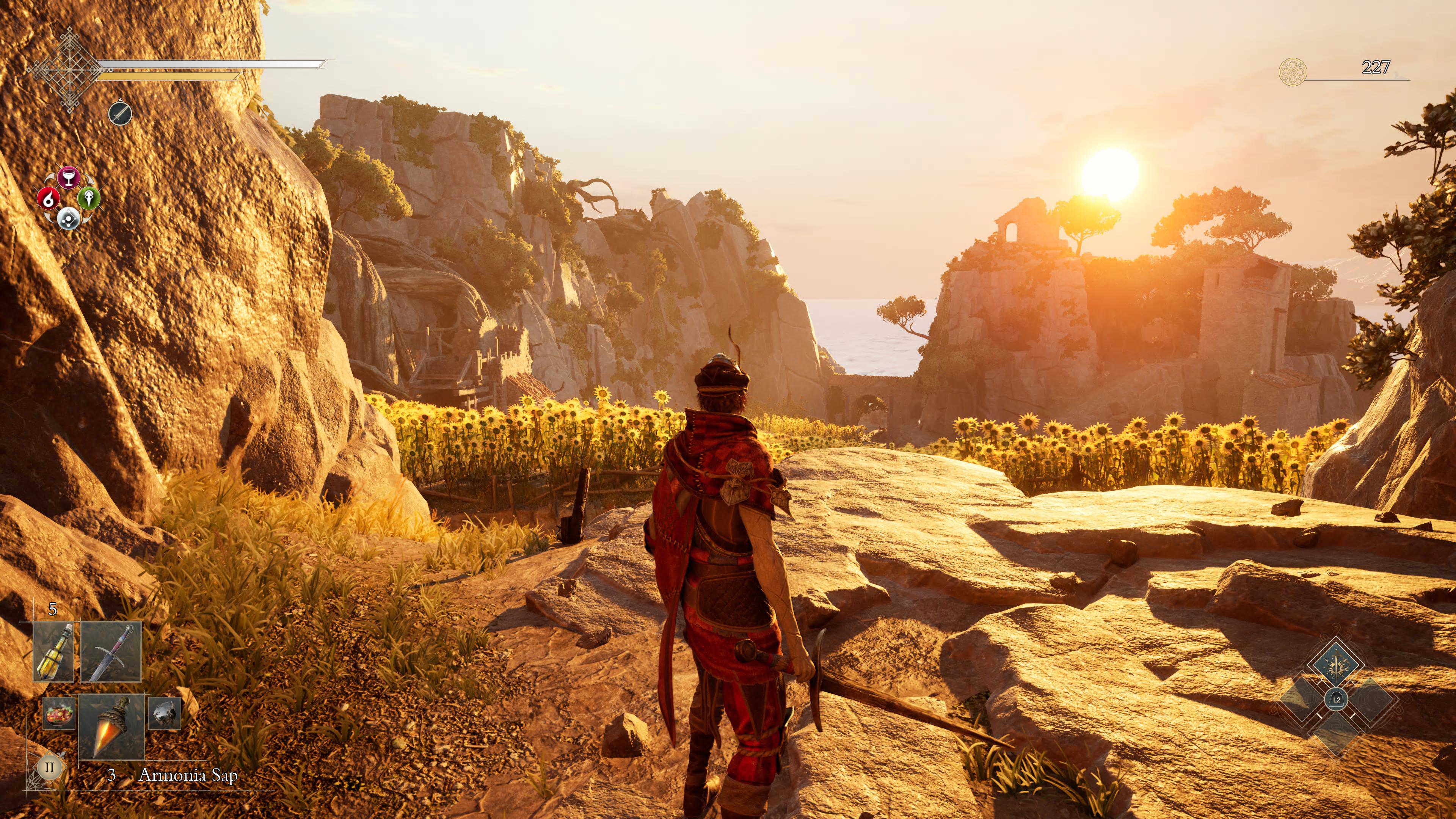Pick the silver ore chunk slot
The height and width of the screenshot is (819, 1456).
[x=165, y=713]
